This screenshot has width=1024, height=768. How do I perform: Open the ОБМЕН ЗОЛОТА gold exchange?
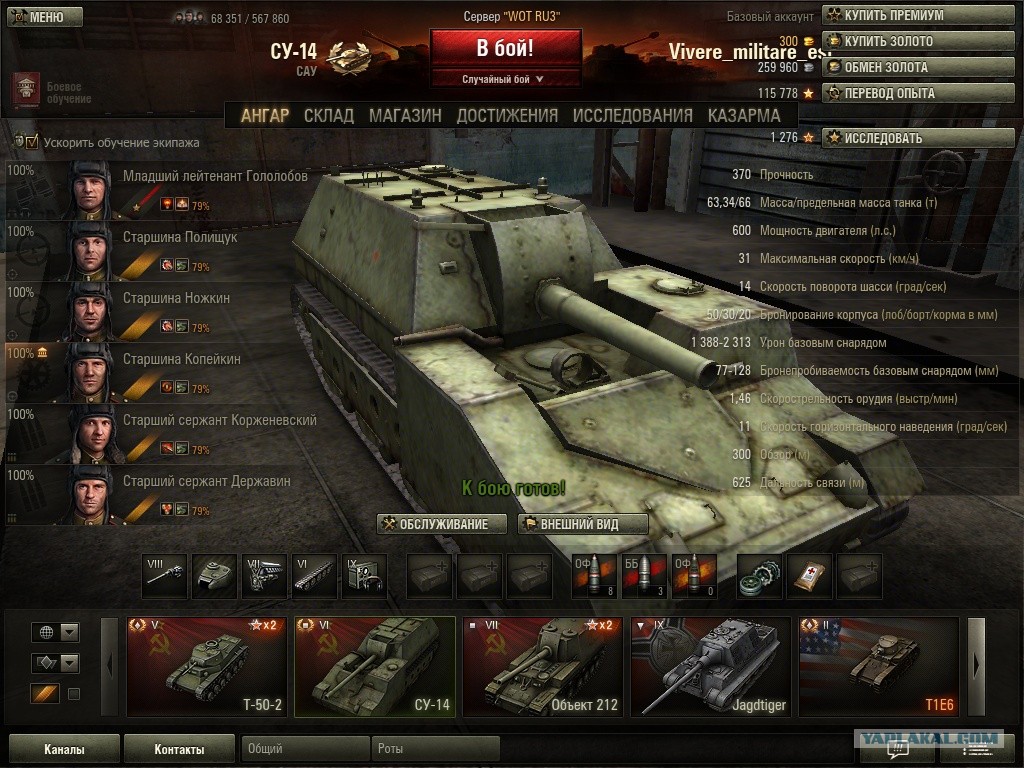coord(918,67)
